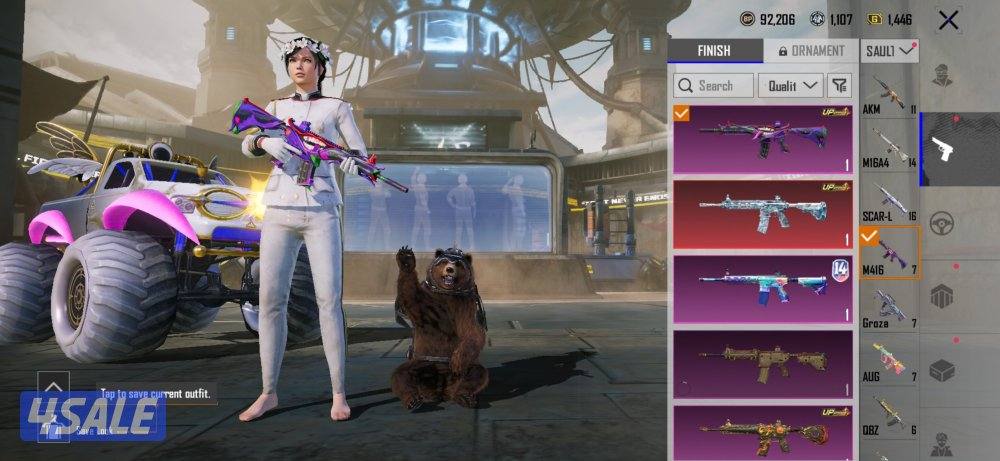Pick SCAR-L from the weapon list

888,201
